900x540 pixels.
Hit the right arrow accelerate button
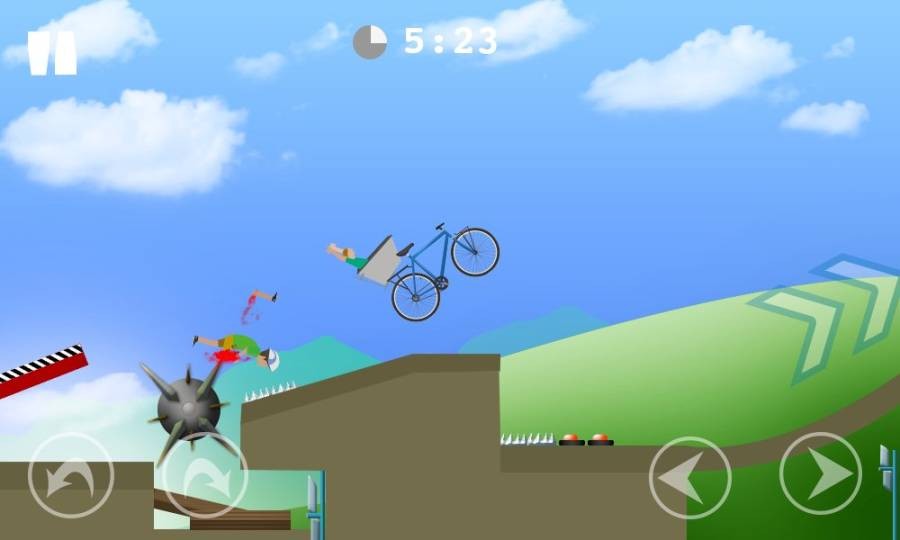tap(820, 473)
